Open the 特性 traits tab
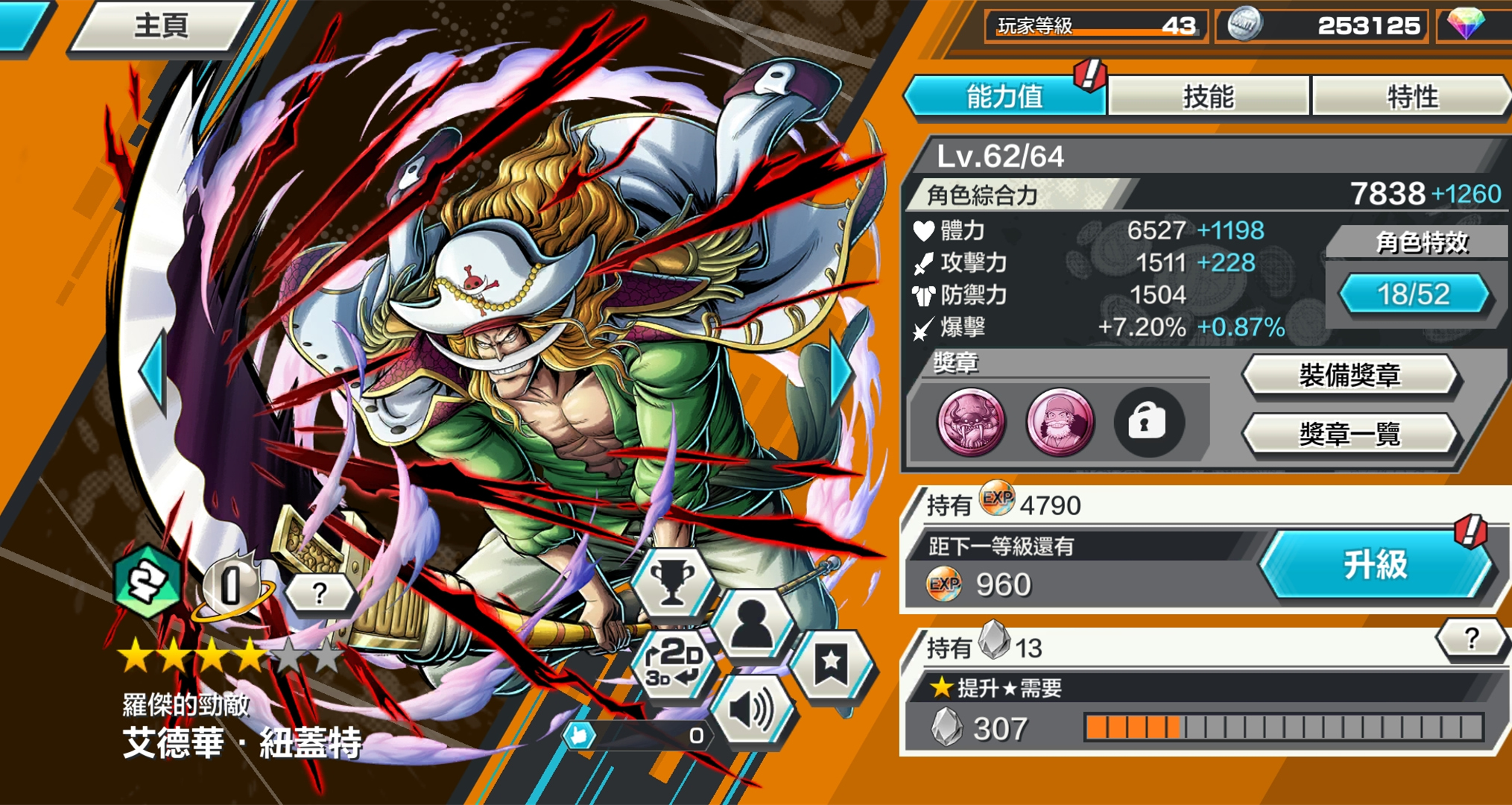 1411,96
